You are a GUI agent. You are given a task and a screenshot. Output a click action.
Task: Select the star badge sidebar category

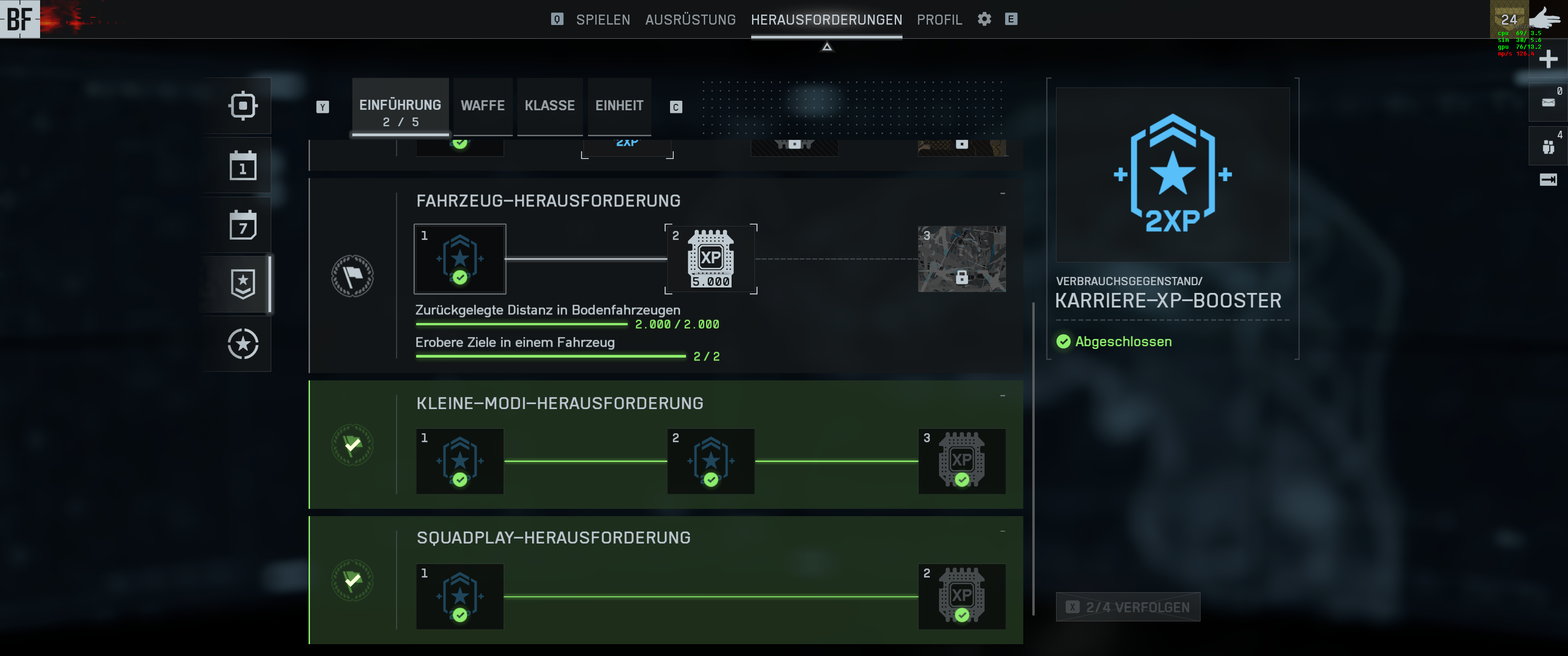(x=243, y=284)
